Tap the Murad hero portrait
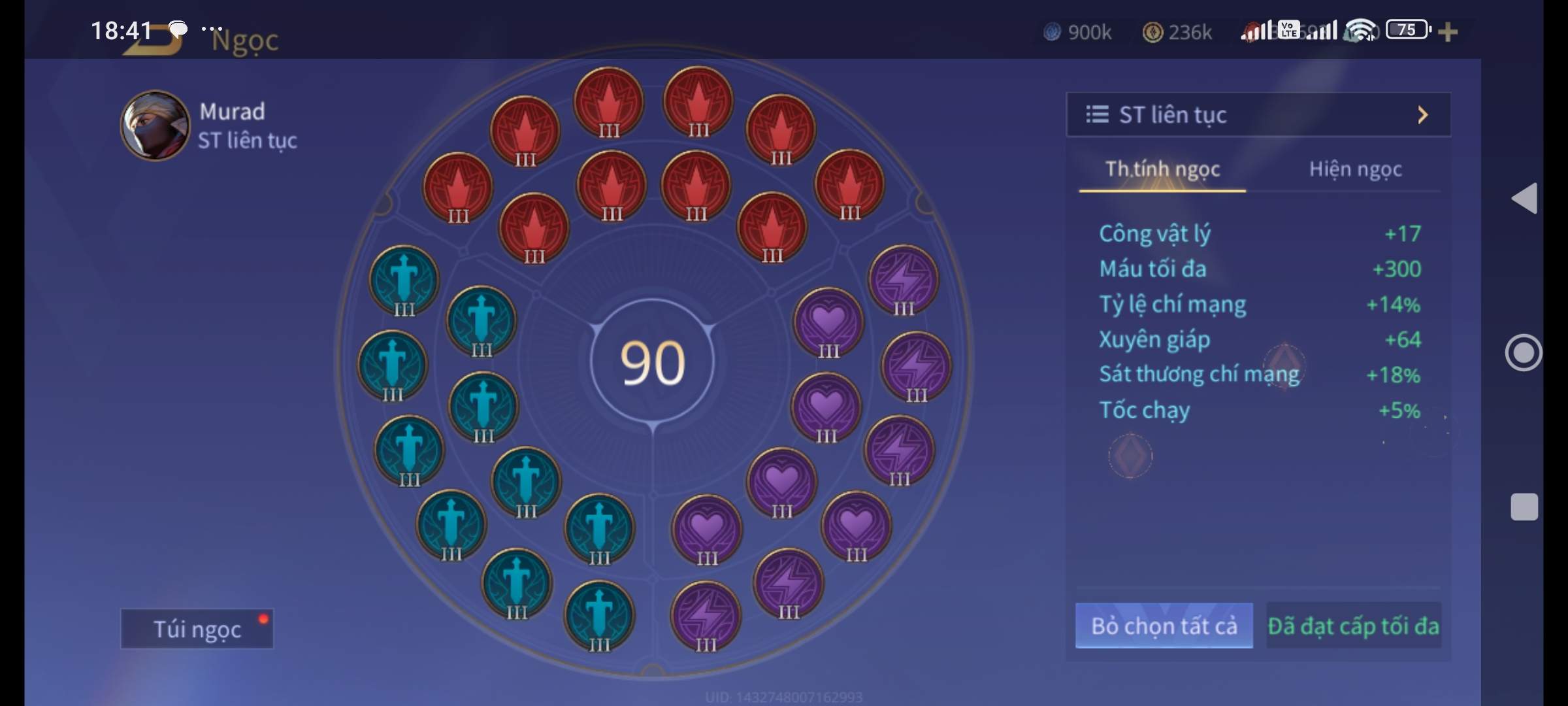The width and height of the screenshot is (1568, 706). (155, 126)
